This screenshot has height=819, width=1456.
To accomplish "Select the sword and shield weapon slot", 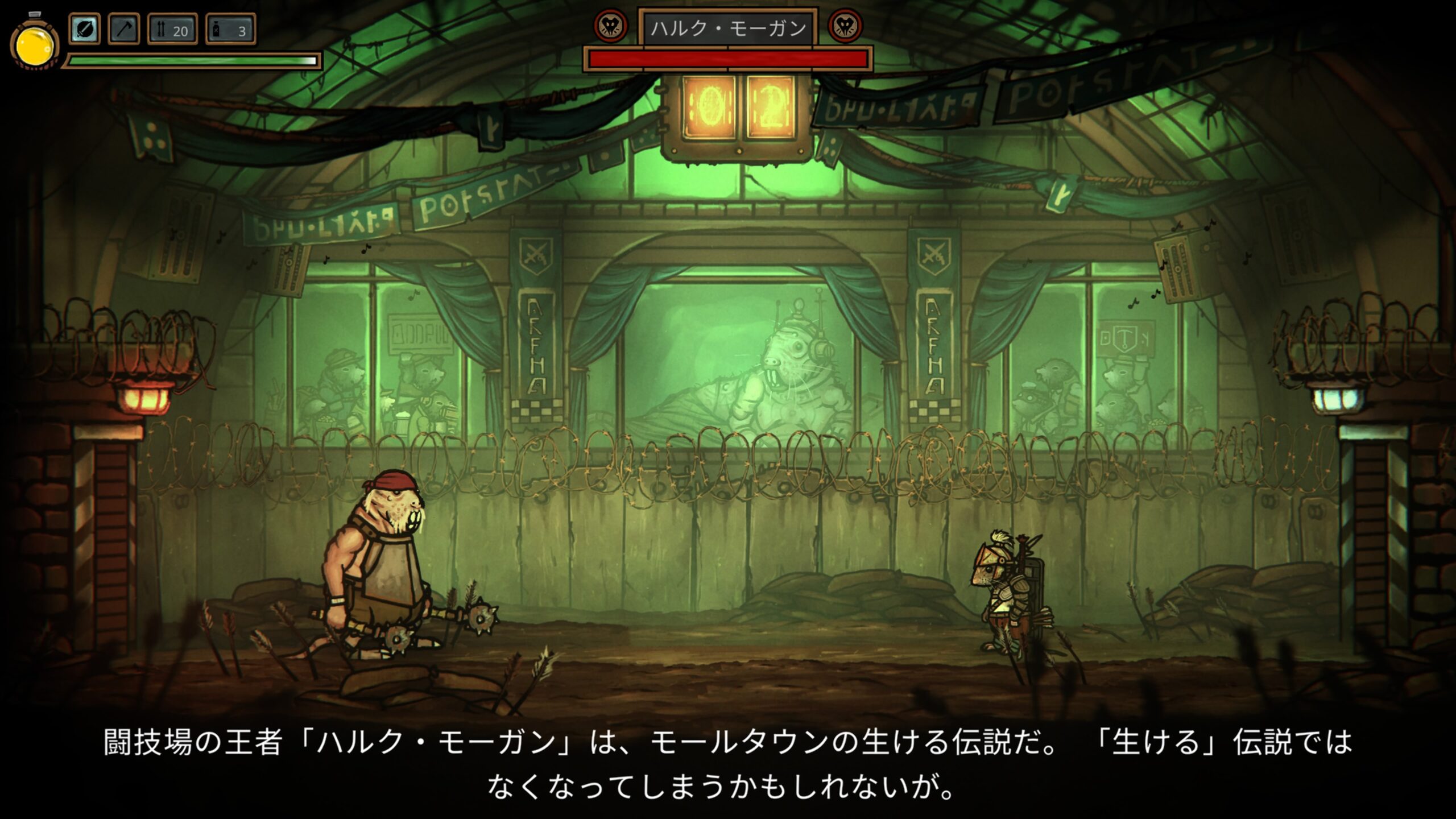I will (84, 30).
